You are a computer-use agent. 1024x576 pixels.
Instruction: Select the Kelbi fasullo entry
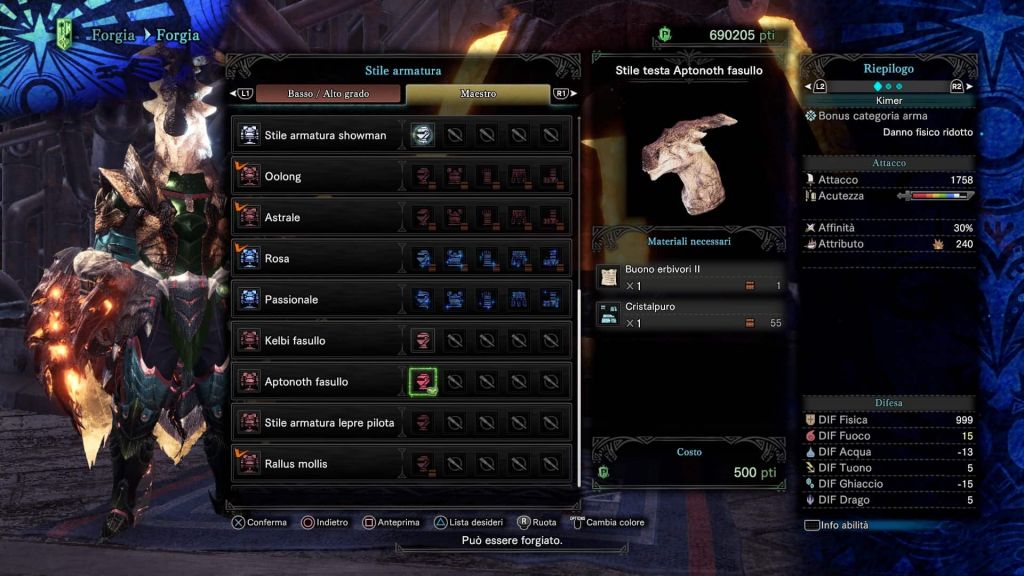pyautogui.click(x=295, y=341)
